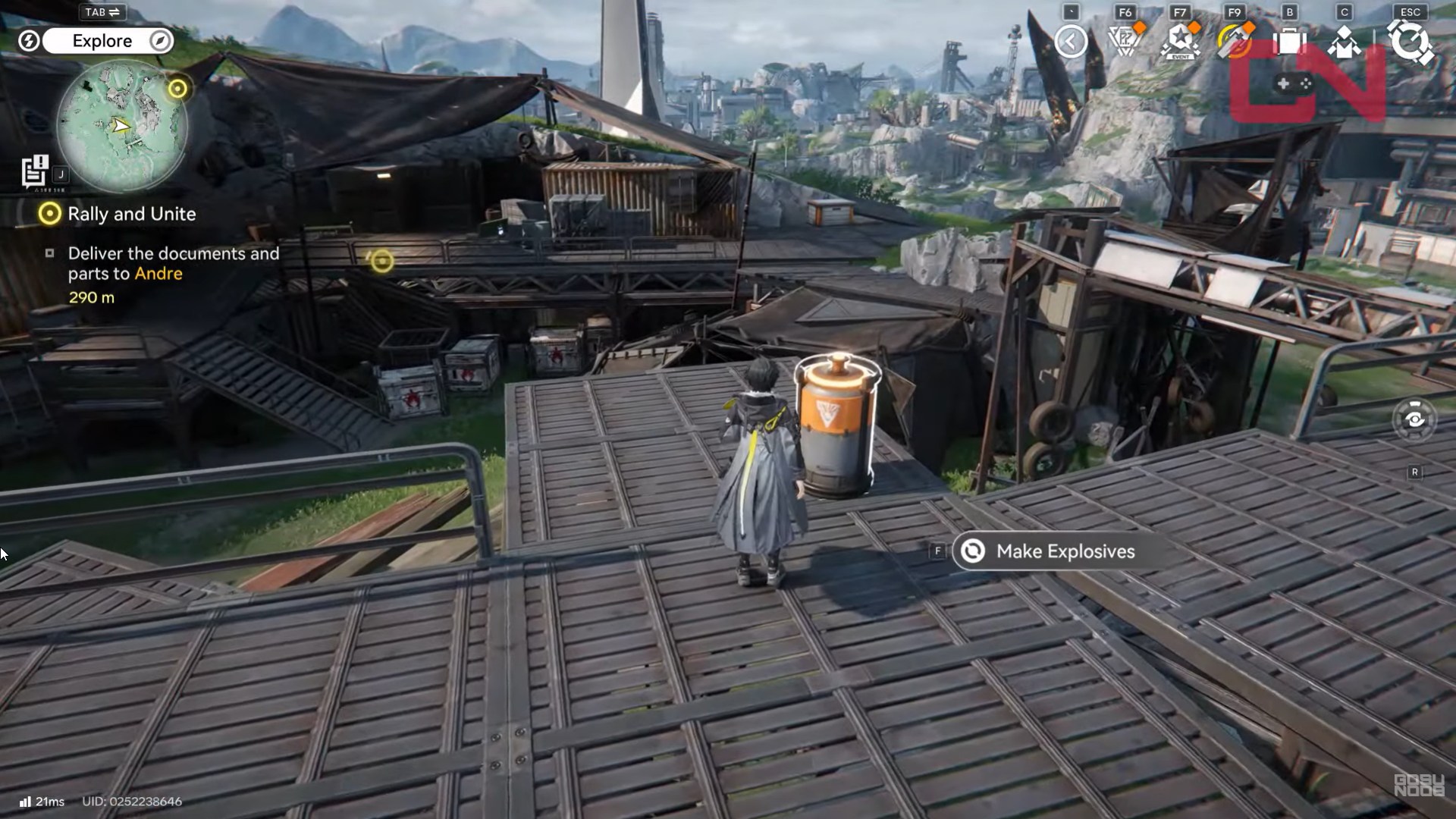
Task: Open the inventory briefcase icon
Action: click(1288, 43)
